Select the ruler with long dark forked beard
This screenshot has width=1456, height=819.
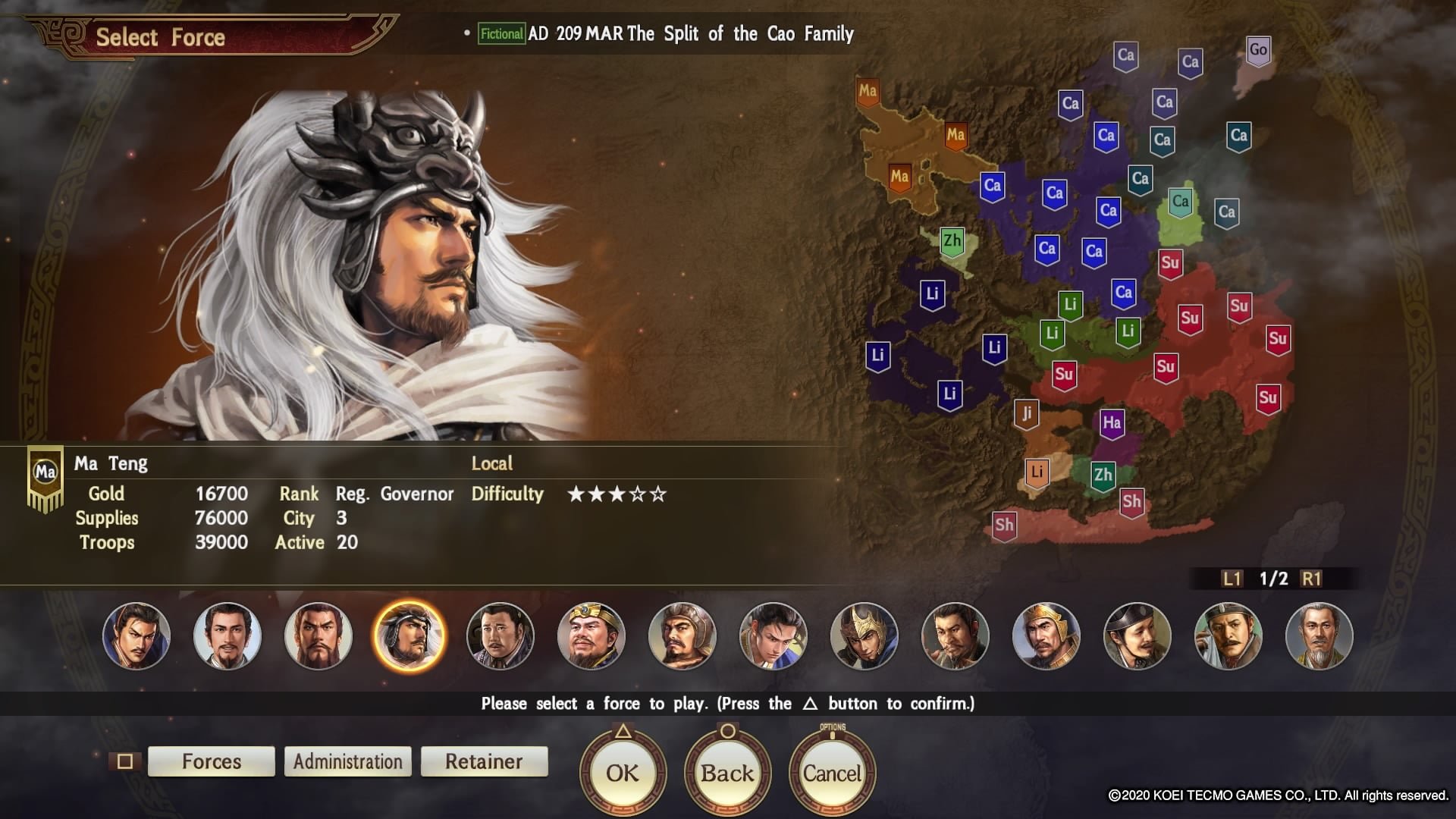tap(318, 636)
